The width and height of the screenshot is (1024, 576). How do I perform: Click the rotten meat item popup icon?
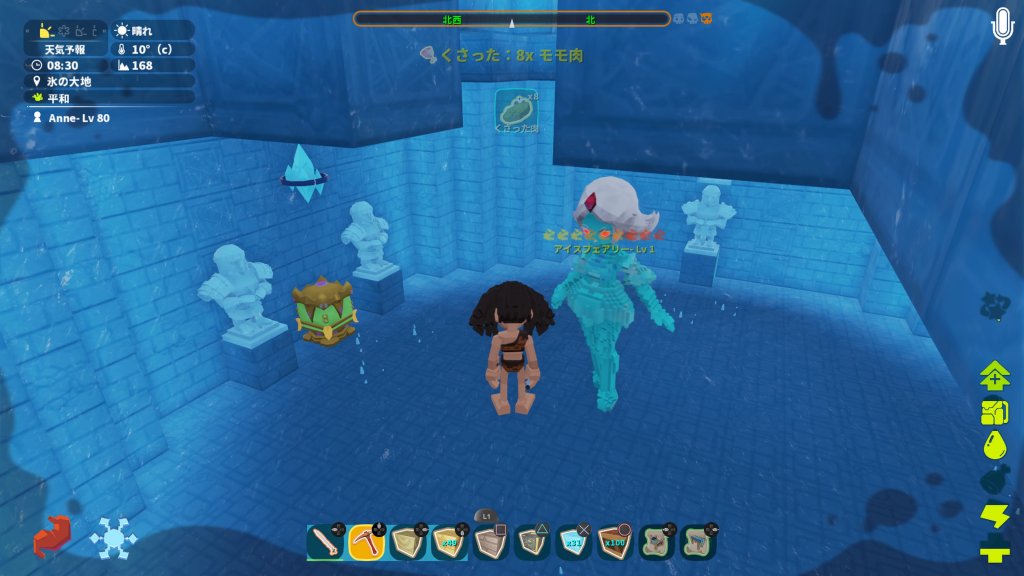(517, 110)
